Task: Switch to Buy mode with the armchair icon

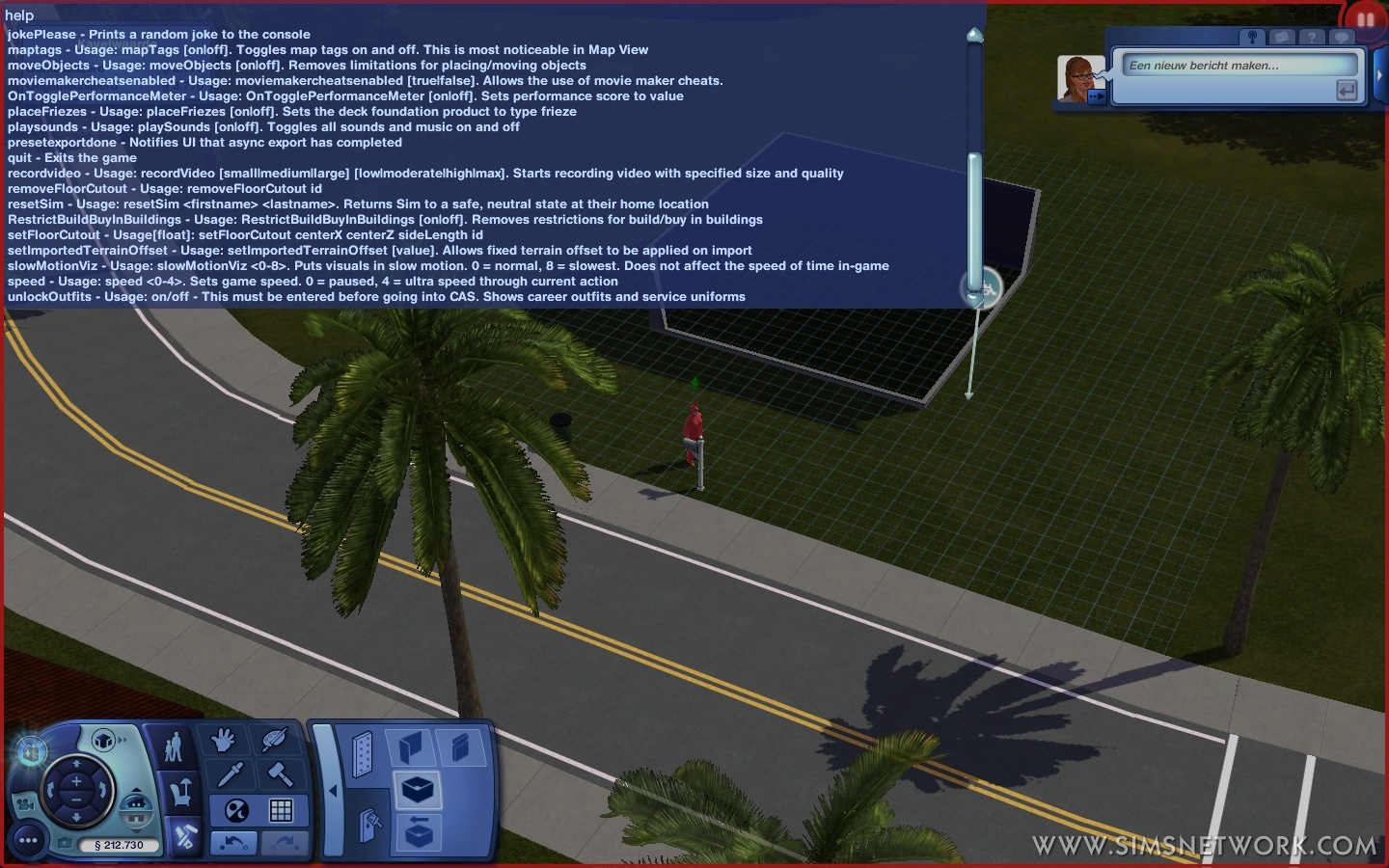Action: (x=180, y=793)
